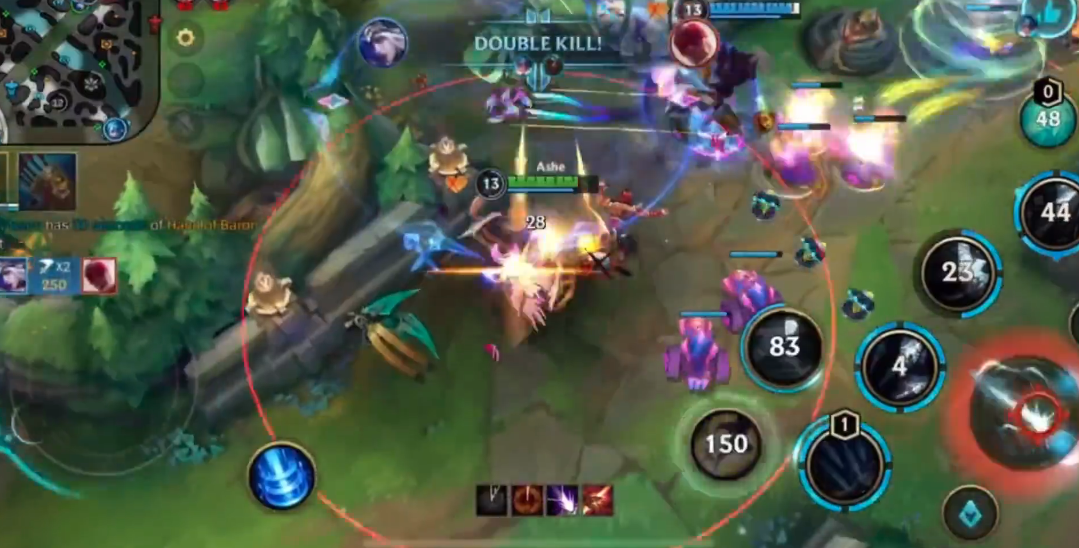The image size is (1079, 548).
Task: Tap the thumbs-up like button
Action: (x=1051, y=14)
